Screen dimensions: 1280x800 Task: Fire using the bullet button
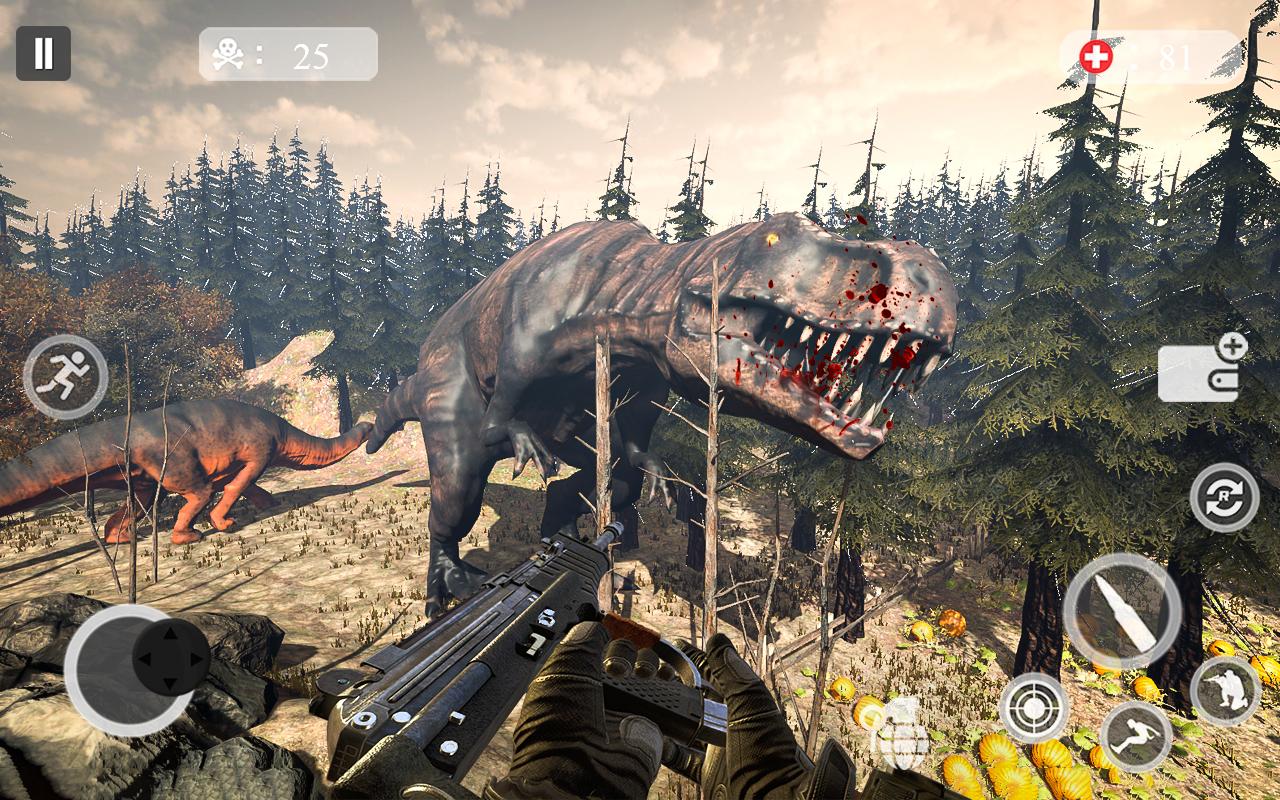tap(1121, 610)
